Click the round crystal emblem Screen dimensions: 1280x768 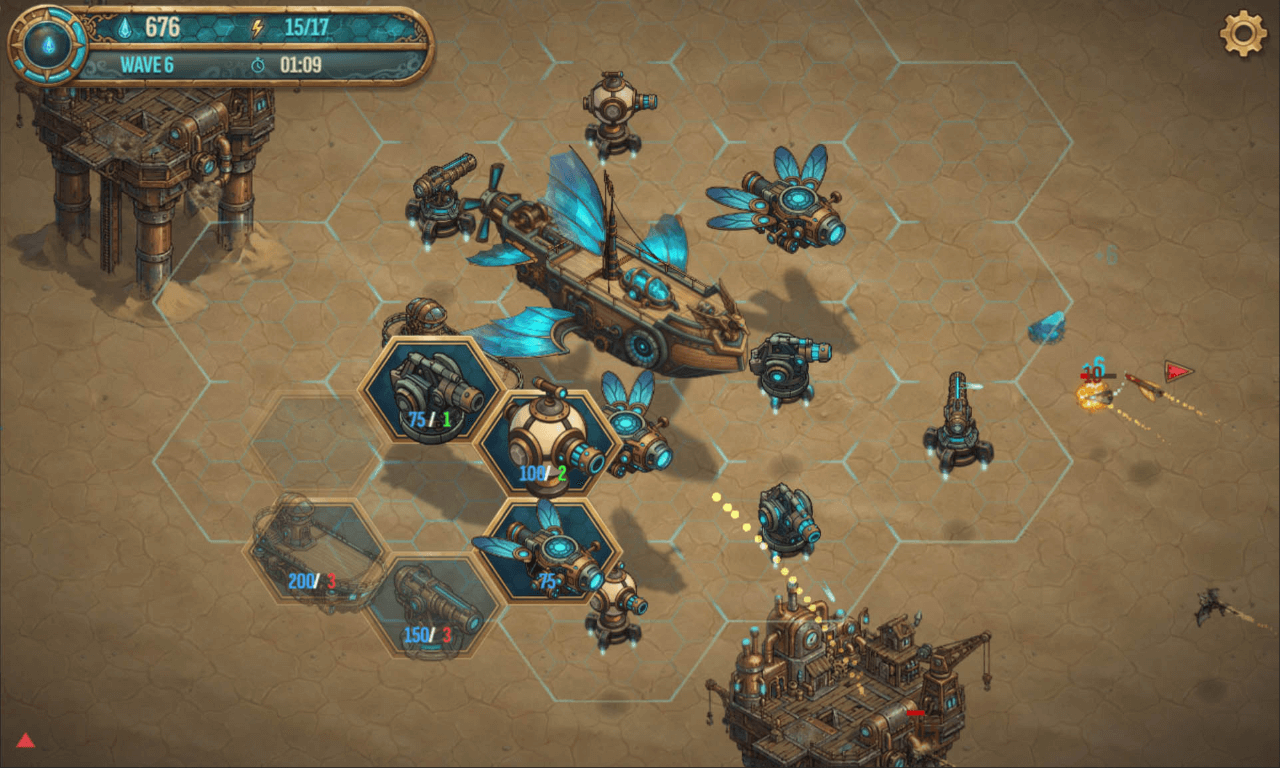pos(47,45)
